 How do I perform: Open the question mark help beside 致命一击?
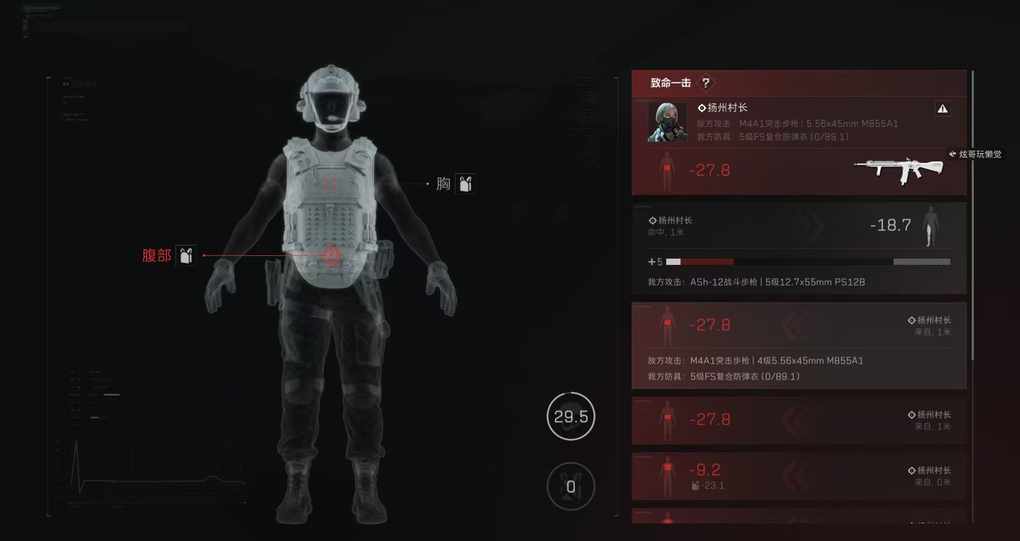[706, 83]
